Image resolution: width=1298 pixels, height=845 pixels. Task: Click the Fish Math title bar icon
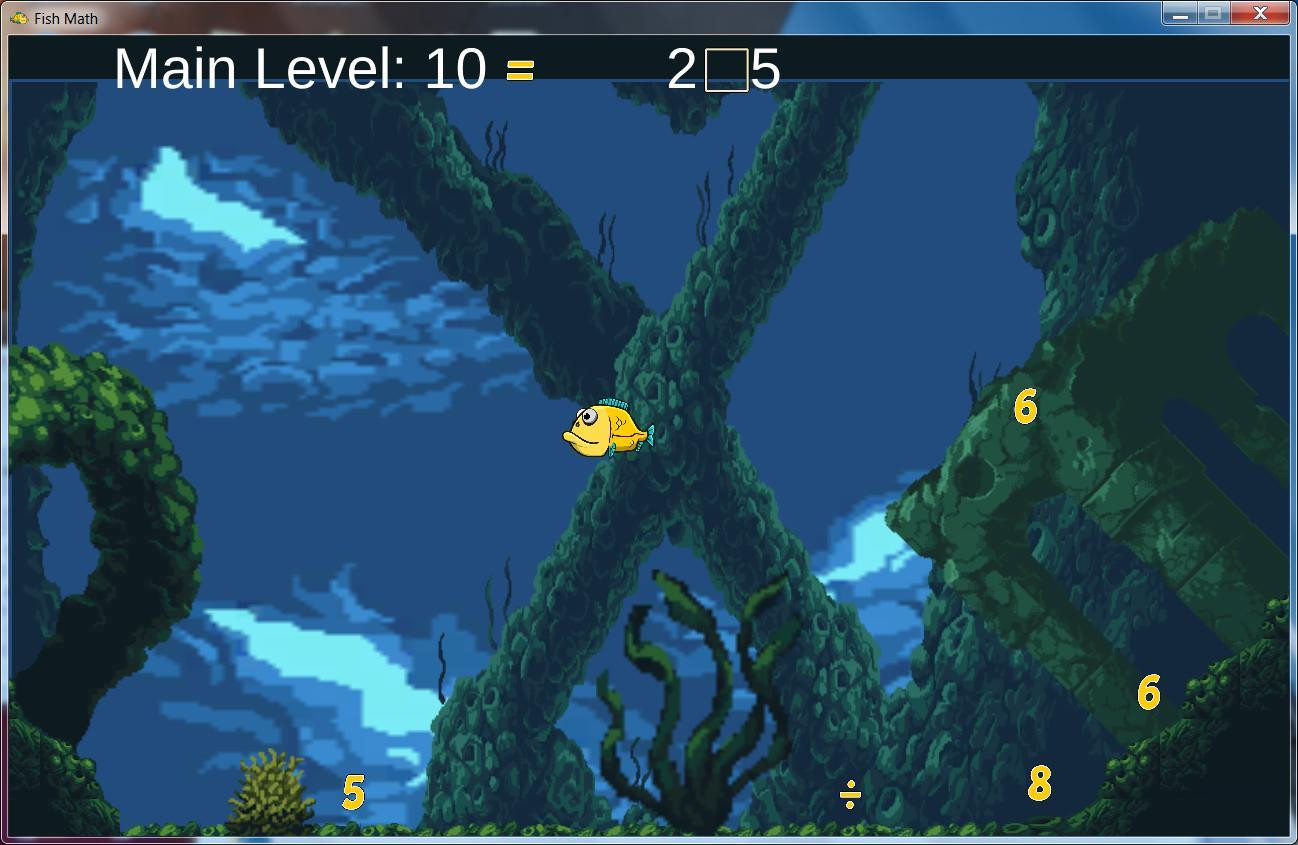click(x=20, y=17)
